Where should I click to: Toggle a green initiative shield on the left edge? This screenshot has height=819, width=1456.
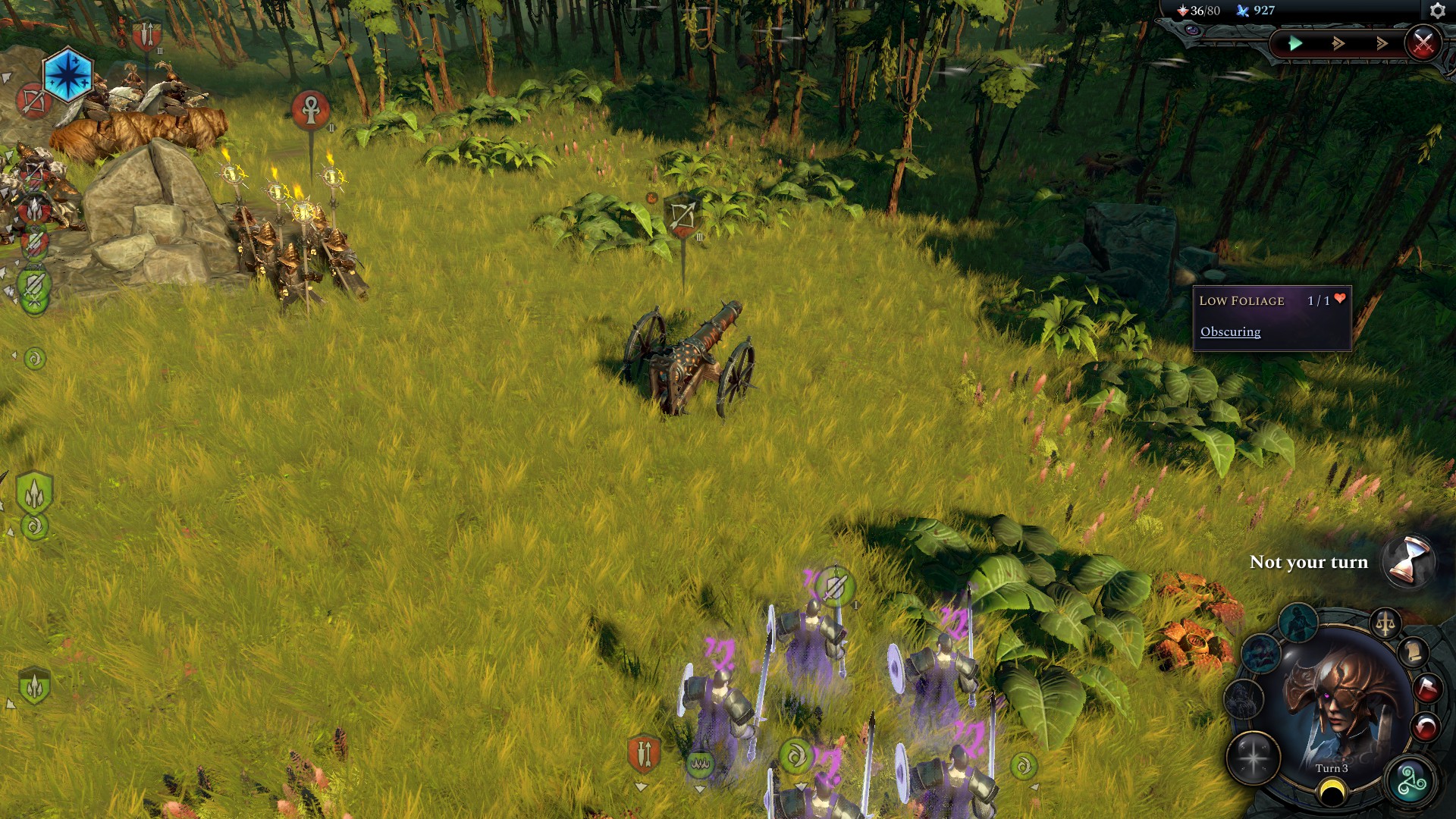tap(33, 489)
